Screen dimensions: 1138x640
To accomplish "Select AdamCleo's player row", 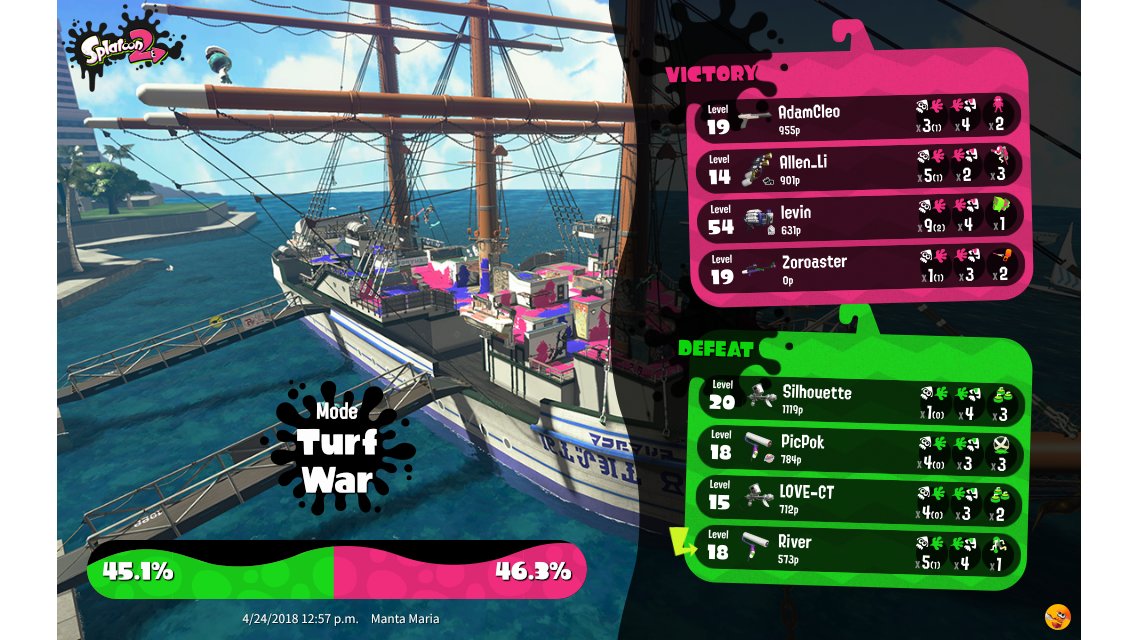I will point(858,118).
